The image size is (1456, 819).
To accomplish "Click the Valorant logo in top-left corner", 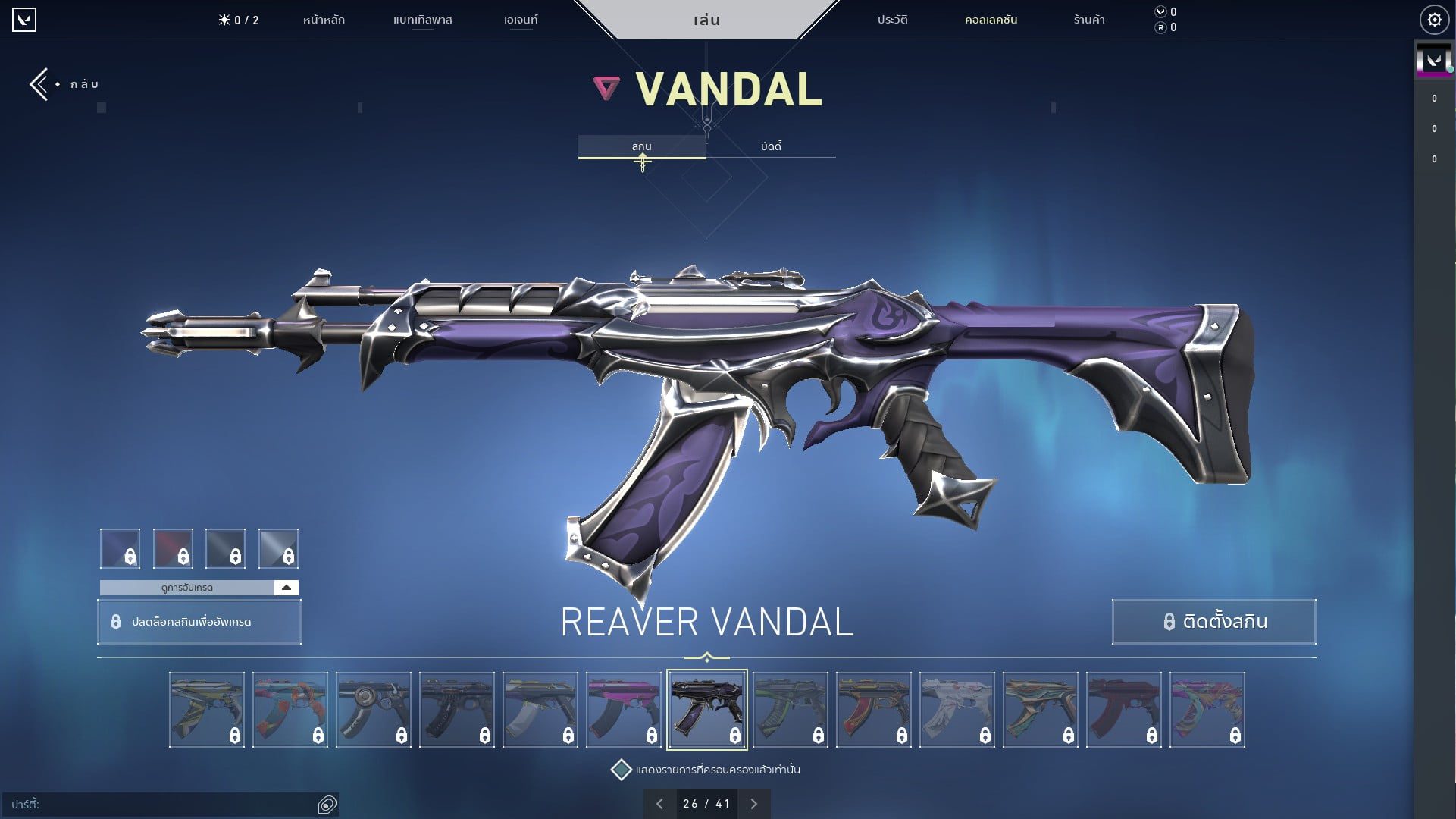I will 25,20.
